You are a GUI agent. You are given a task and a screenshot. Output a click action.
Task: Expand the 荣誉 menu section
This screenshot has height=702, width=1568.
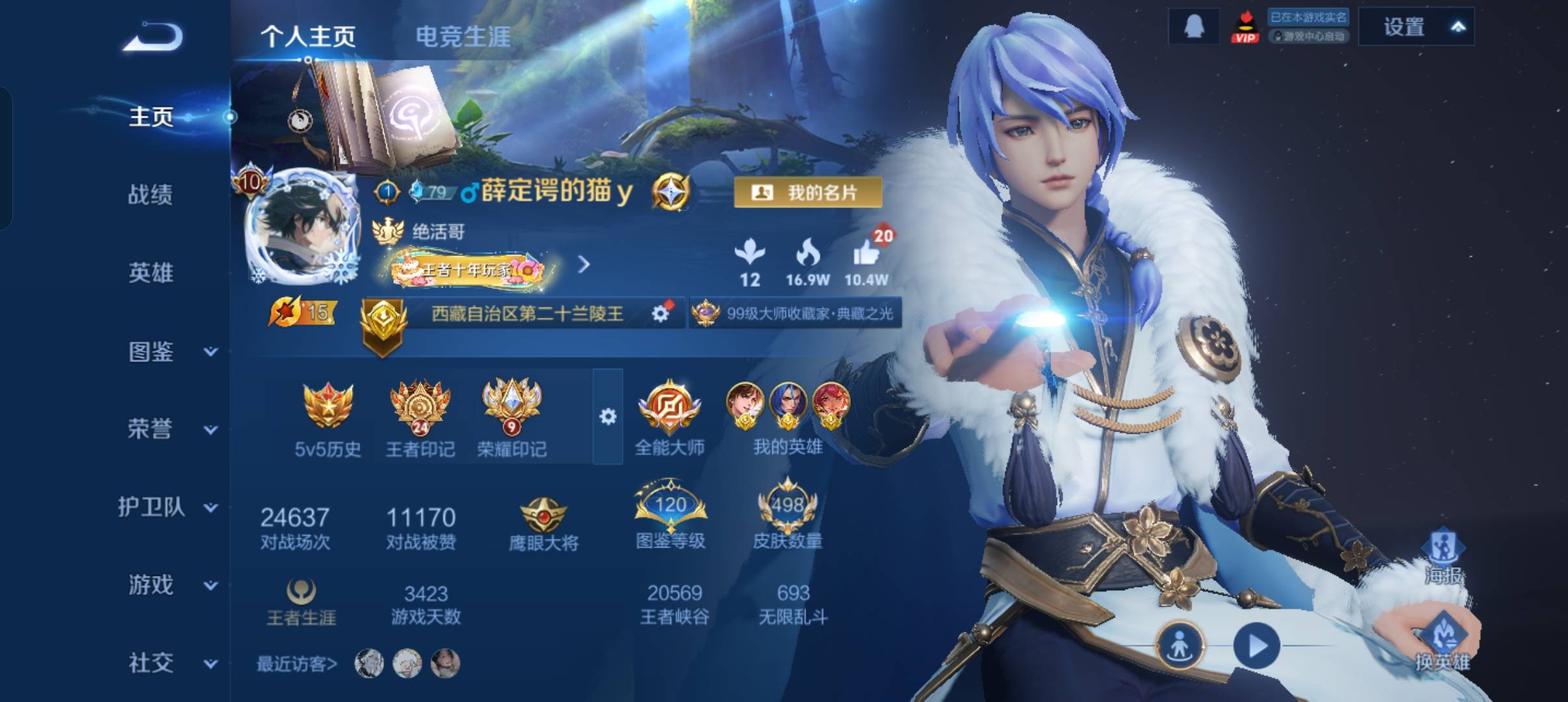click(169, 430)
